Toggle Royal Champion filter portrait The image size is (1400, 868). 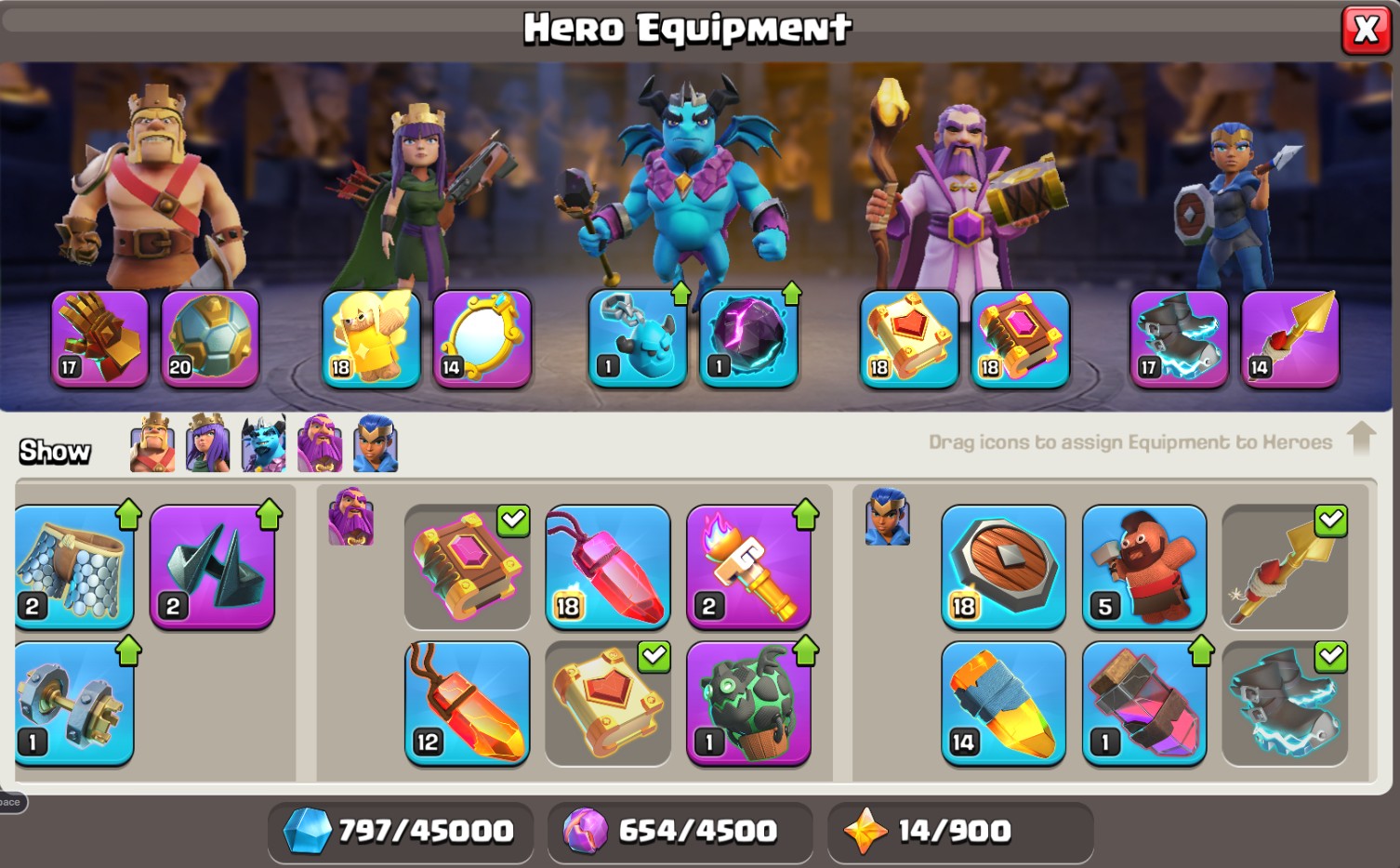376,443
